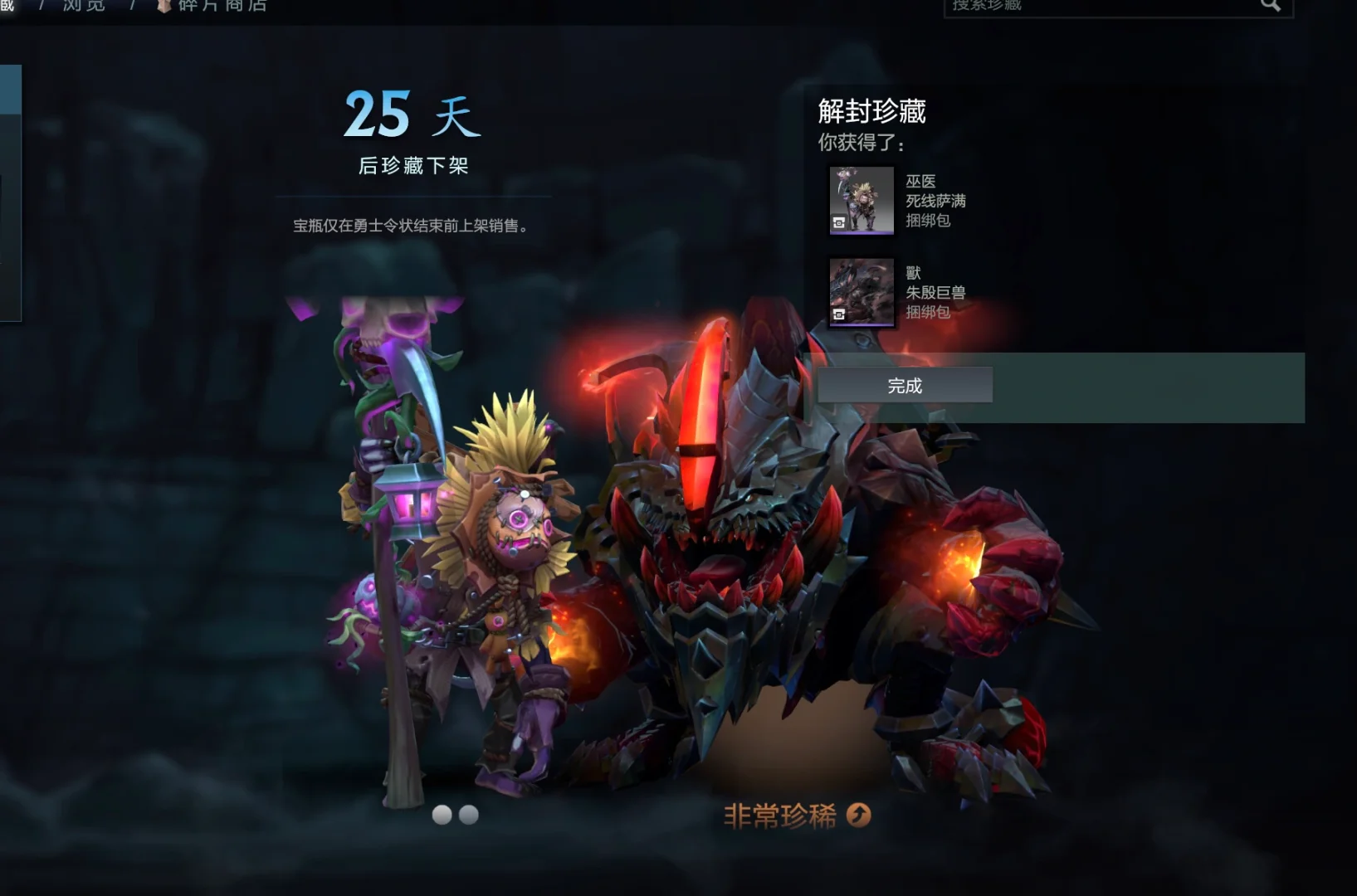Open the 浏览 breadcrumb menu item
This screenshot has height=896, width=1357.
[83, 7]
